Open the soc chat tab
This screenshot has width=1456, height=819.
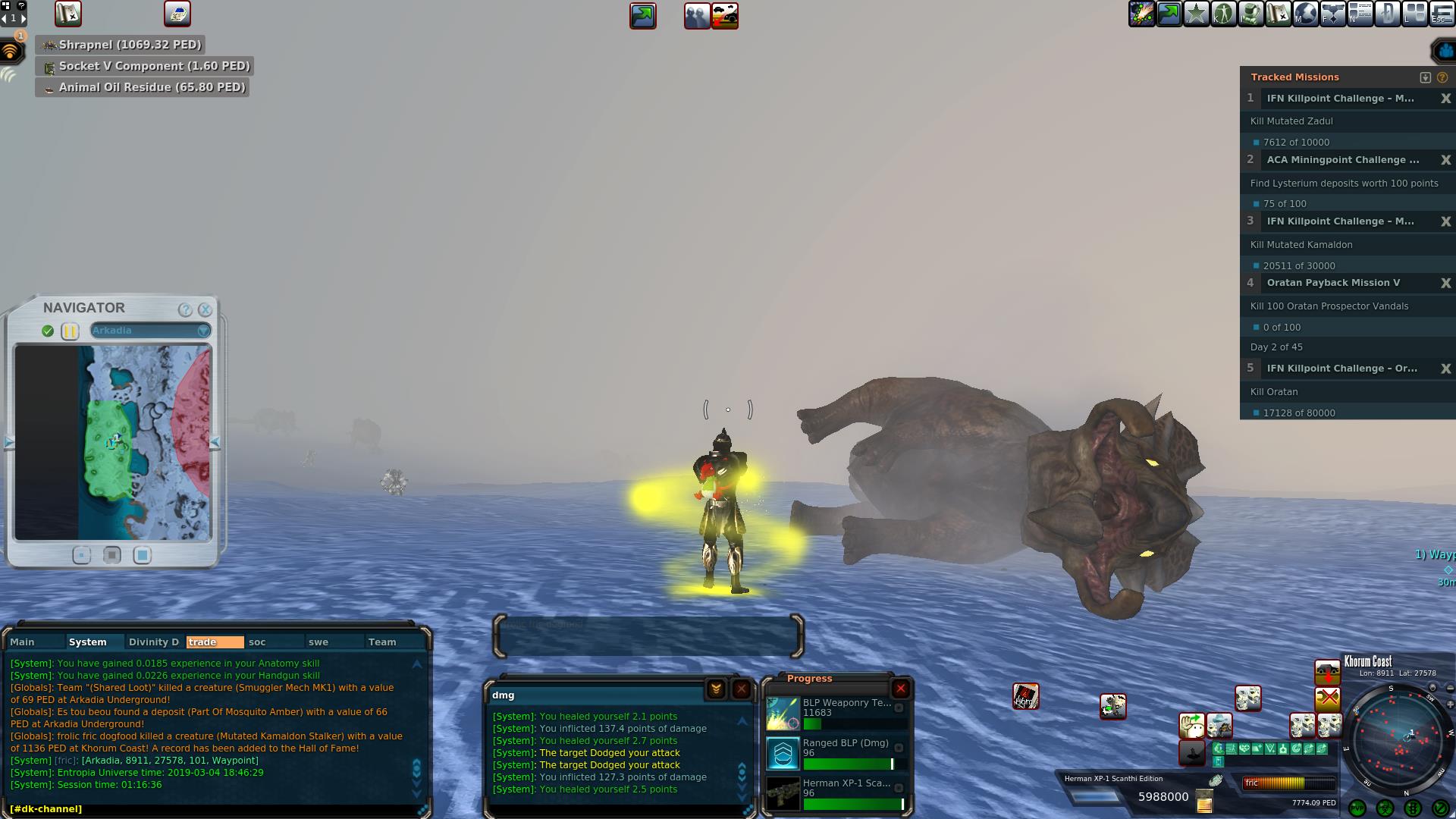[258, 642]
